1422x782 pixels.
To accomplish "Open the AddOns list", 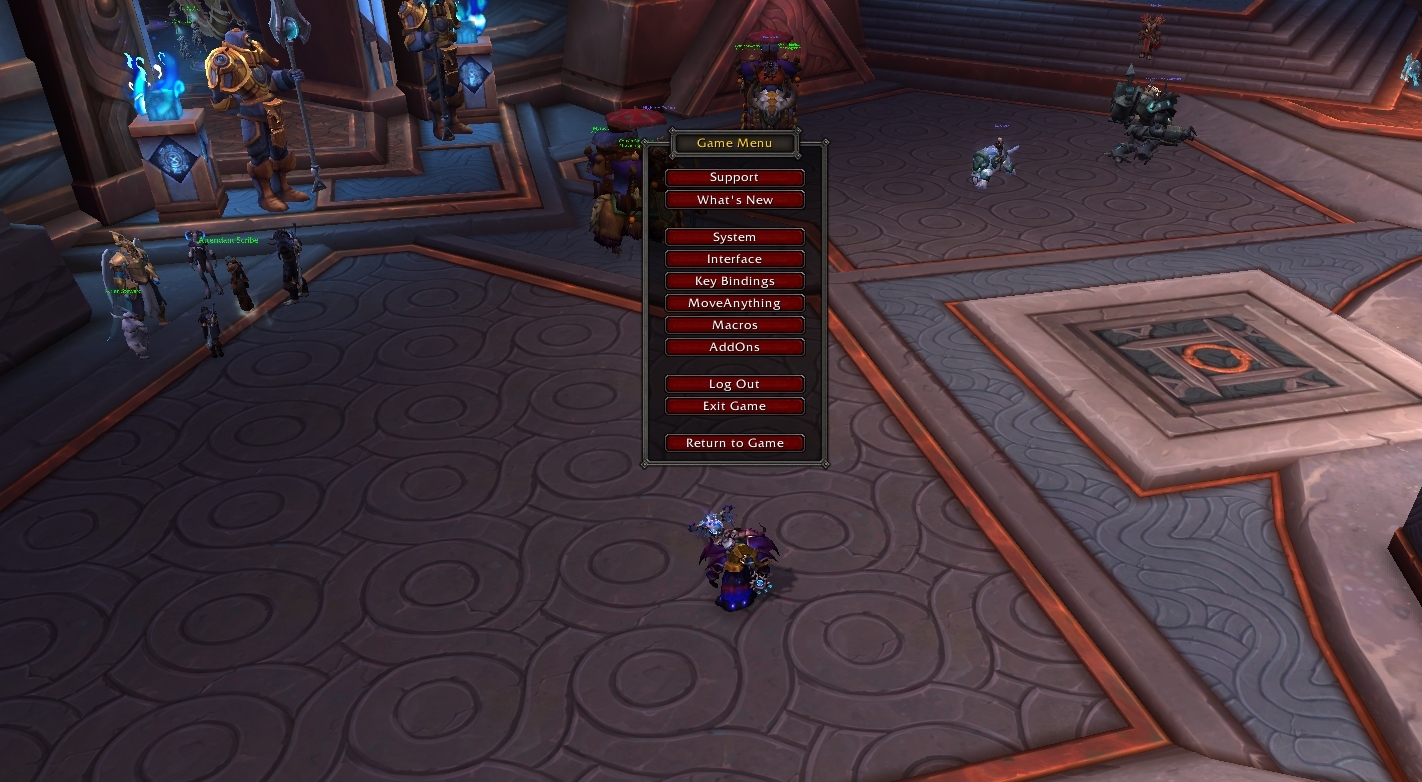I will click(735, 346).
